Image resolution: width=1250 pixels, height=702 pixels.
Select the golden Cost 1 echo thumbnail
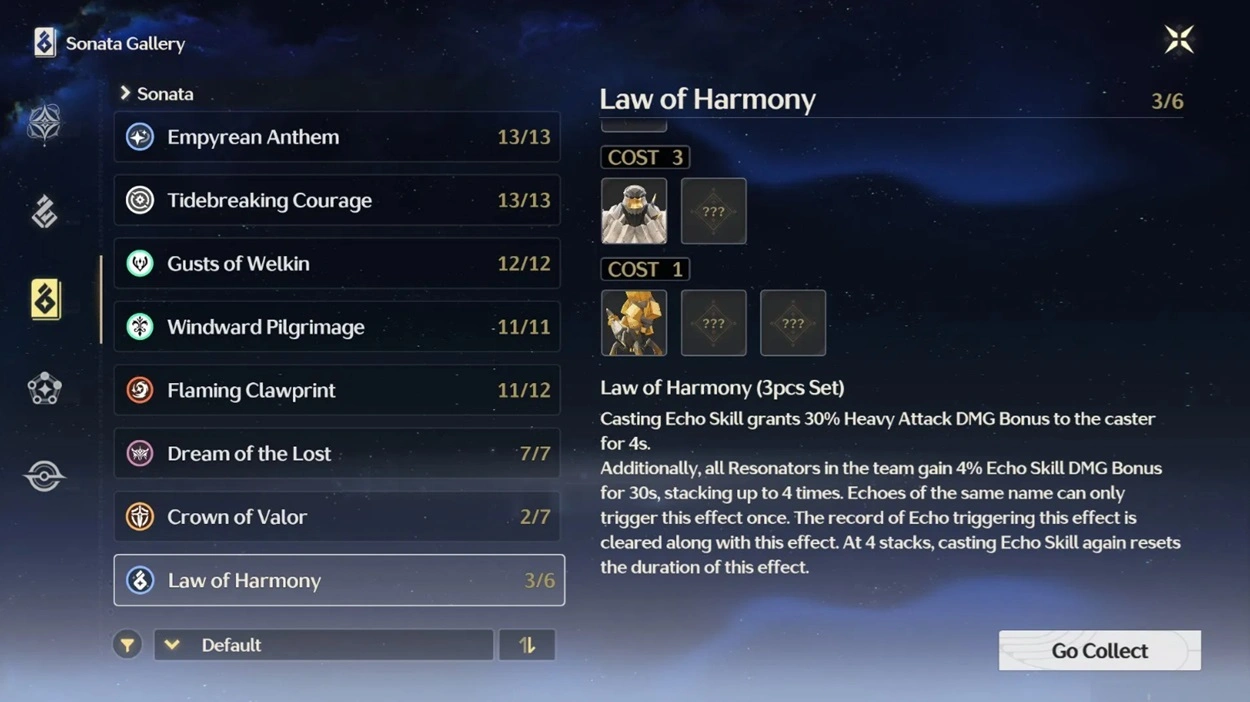(634, 323)
